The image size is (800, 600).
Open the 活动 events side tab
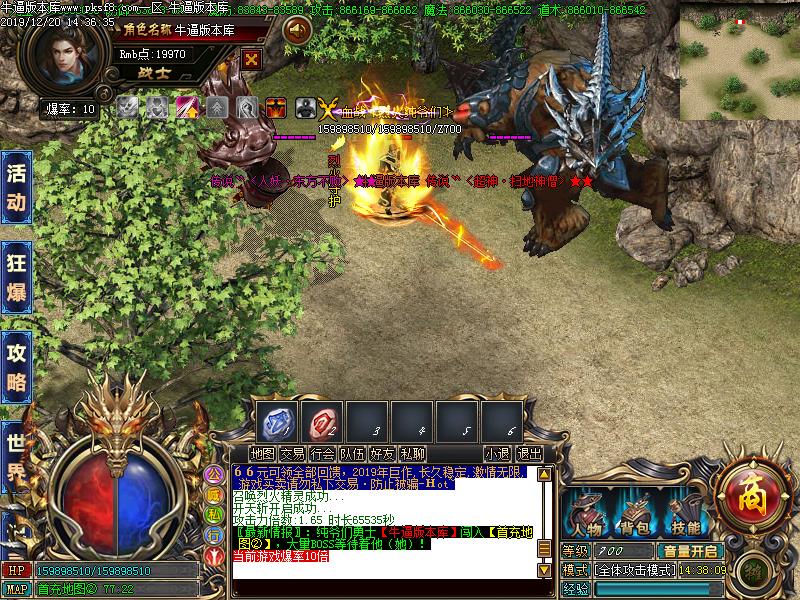coord(16,187)
